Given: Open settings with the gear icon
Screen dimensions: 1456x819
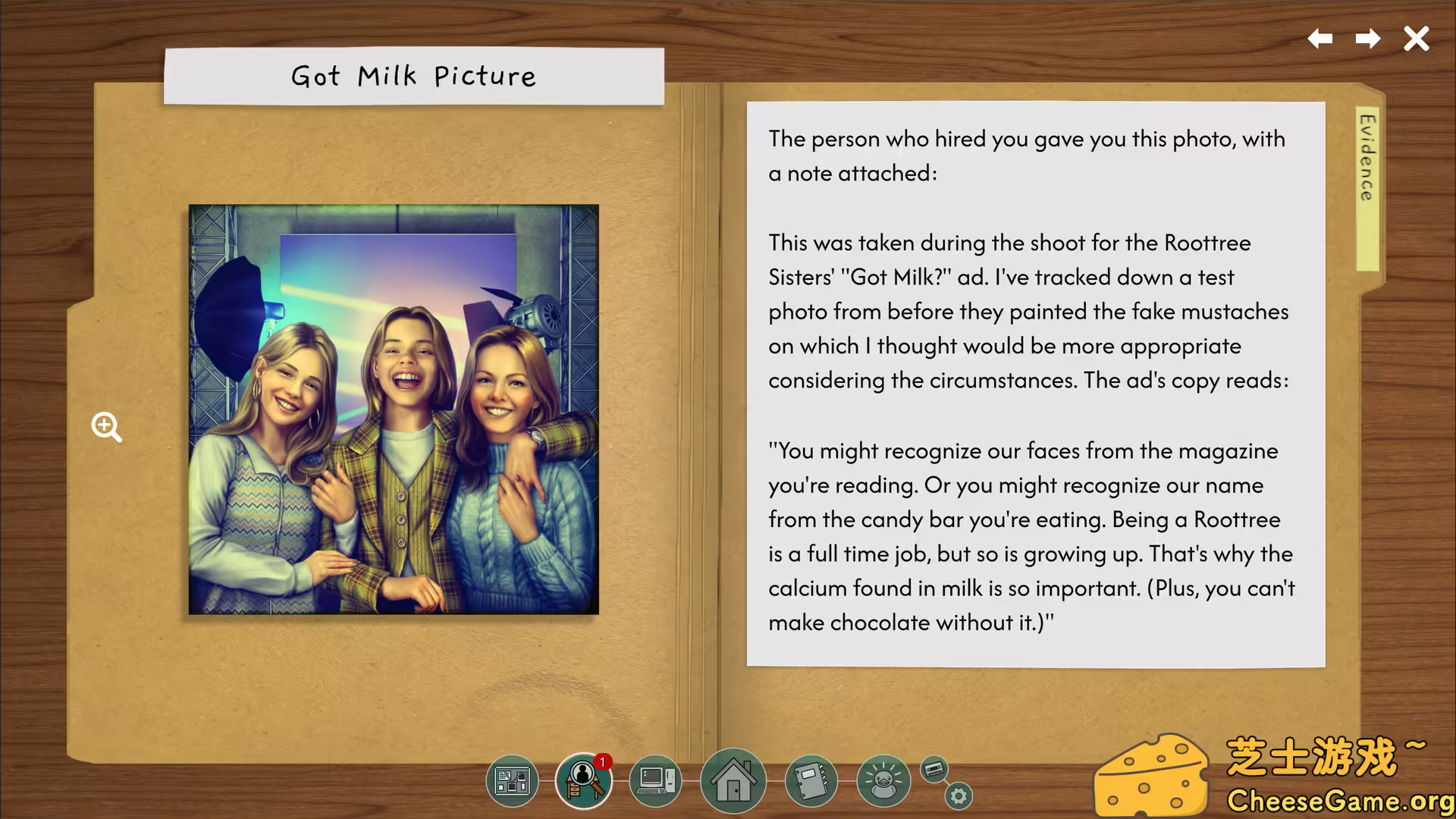Looking at the screenshot, I should [x=959, y=796].
